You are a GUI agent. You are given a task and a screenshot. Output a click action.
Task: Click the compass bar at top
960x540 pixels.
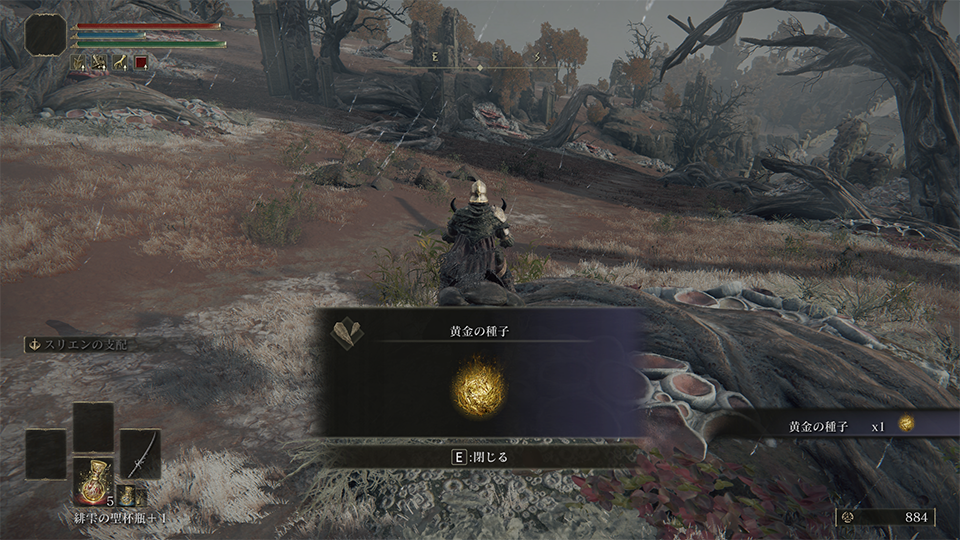click(491, 66)
